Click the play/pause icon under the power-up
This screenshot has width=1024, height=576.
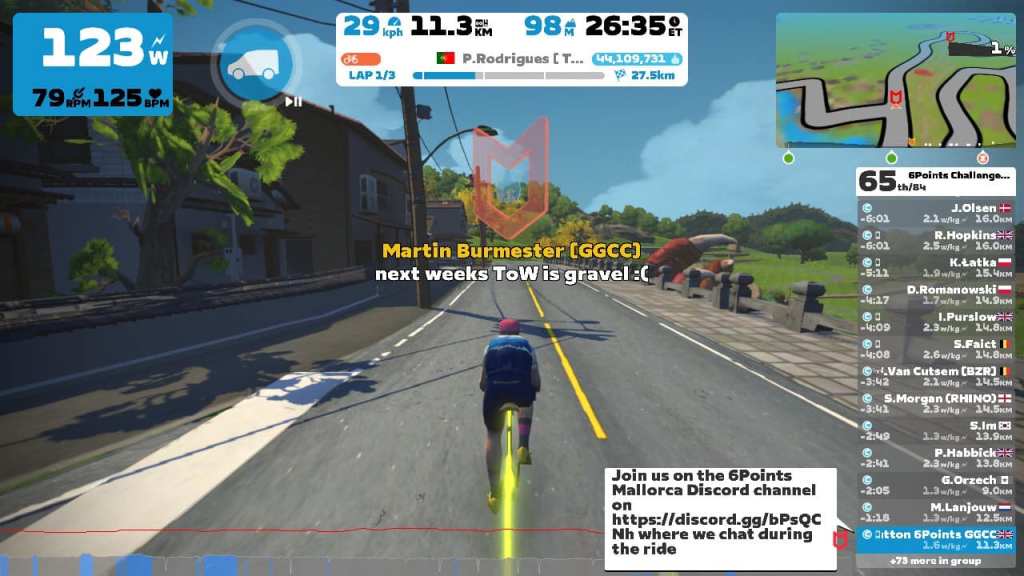[x=293, y=100]
